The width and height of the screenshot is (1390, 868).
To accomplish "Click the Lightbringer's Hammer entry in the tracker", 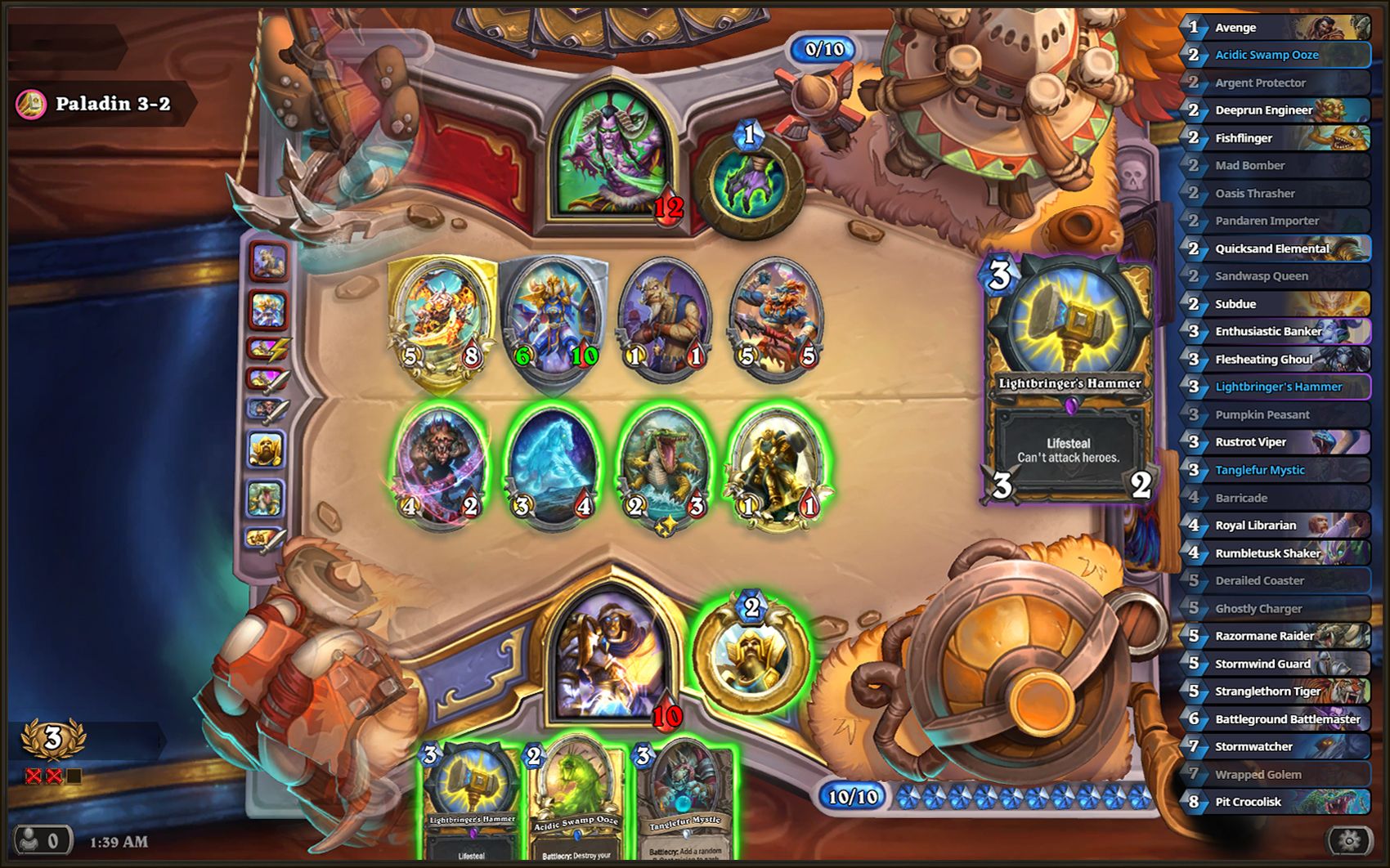I will [1276, 387].
